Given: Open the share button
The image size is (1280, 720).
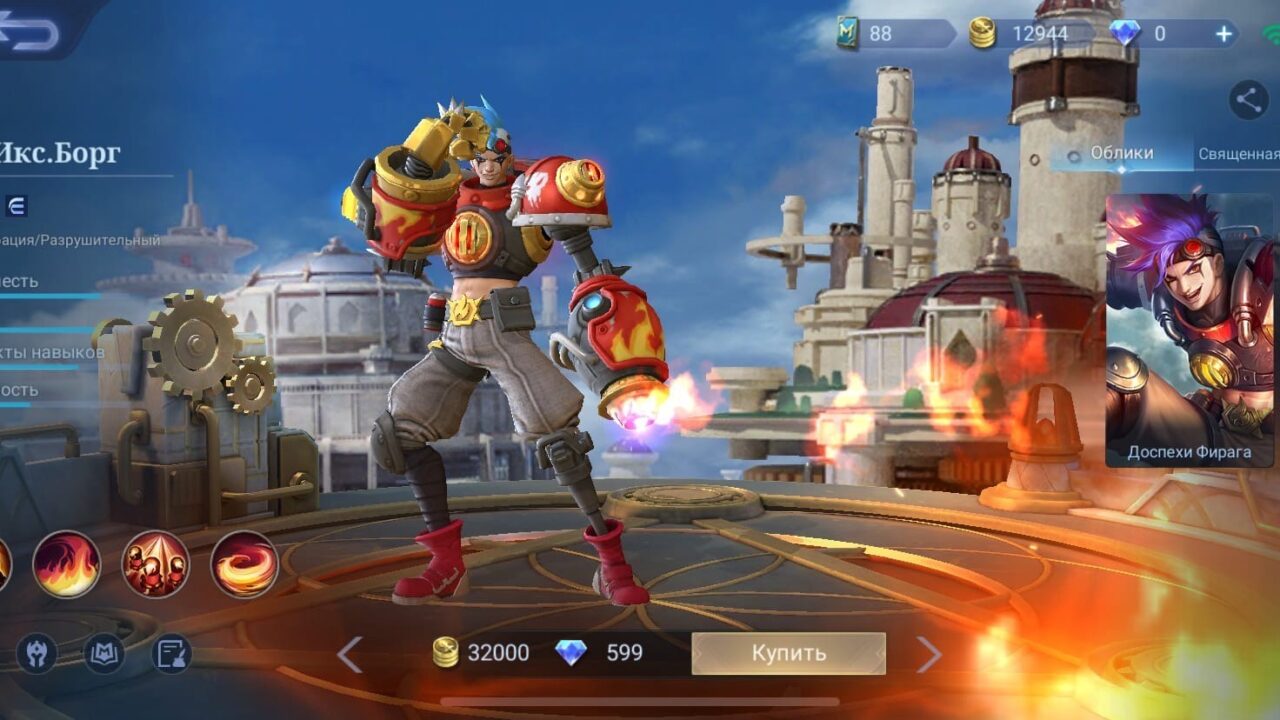Looking at the screenshot, I should [1247, 99].
